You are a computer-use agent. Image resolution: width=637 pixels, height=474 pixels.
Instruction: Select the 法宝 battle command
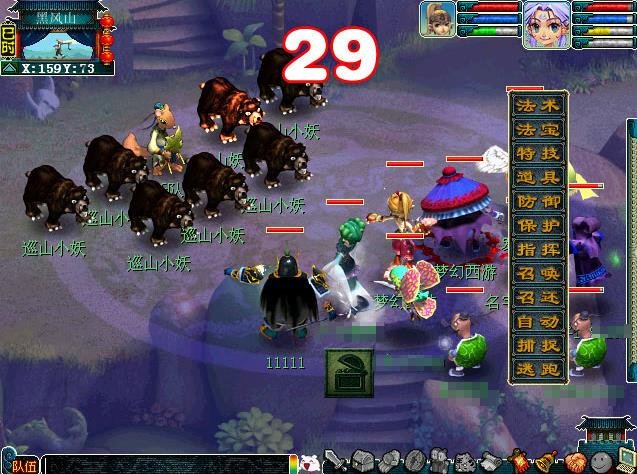(x=539, y=130)
